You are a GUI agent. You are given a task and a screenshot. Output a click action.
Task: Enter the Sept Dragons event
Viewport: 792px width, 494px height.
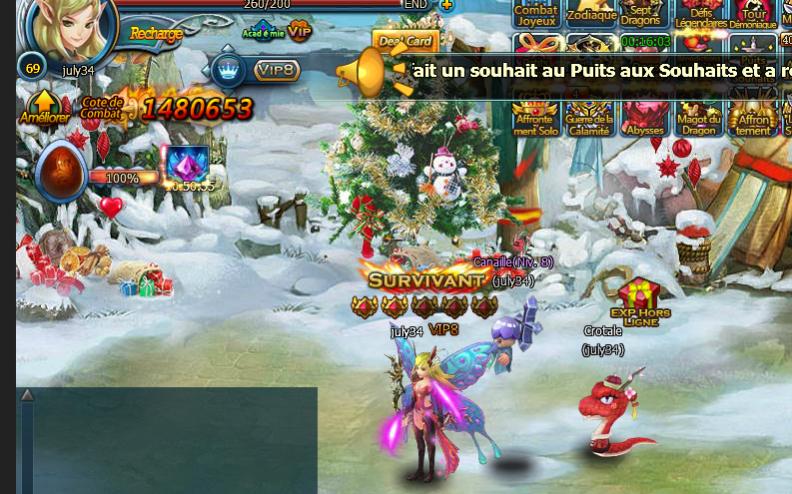point(641,15)
